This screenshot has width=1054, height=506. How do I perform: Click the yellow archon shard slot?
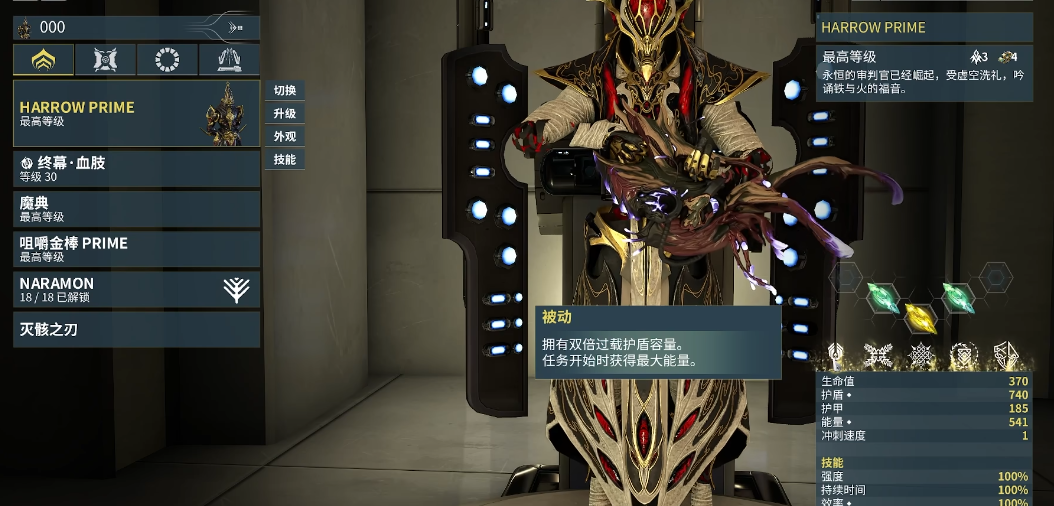tap(919, 318)
